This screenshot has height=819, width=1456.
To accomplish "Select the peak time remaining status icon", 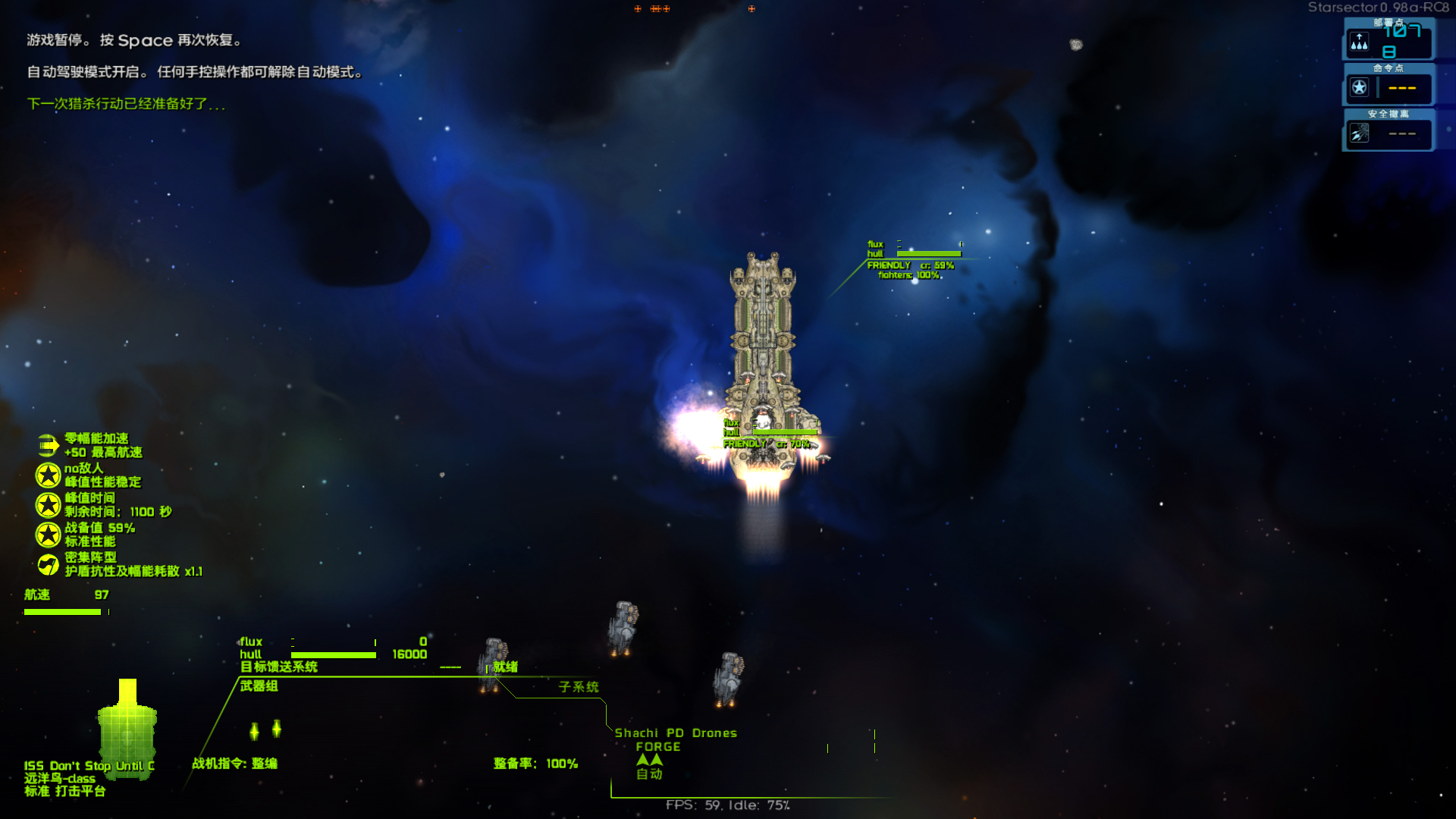I will click(x=48, y=505).
